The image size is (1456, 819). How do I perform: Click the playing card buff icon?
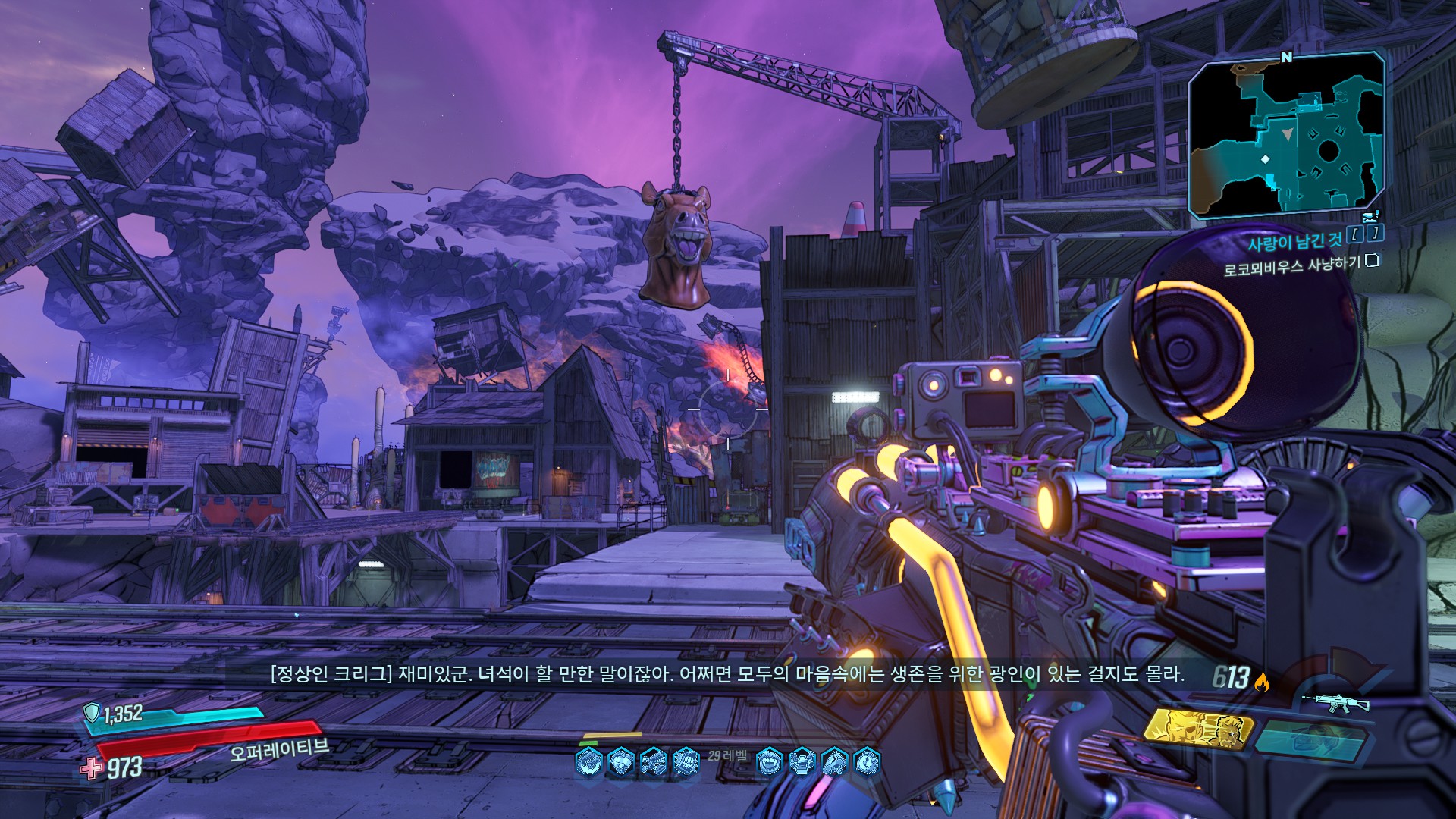[686, 761]
